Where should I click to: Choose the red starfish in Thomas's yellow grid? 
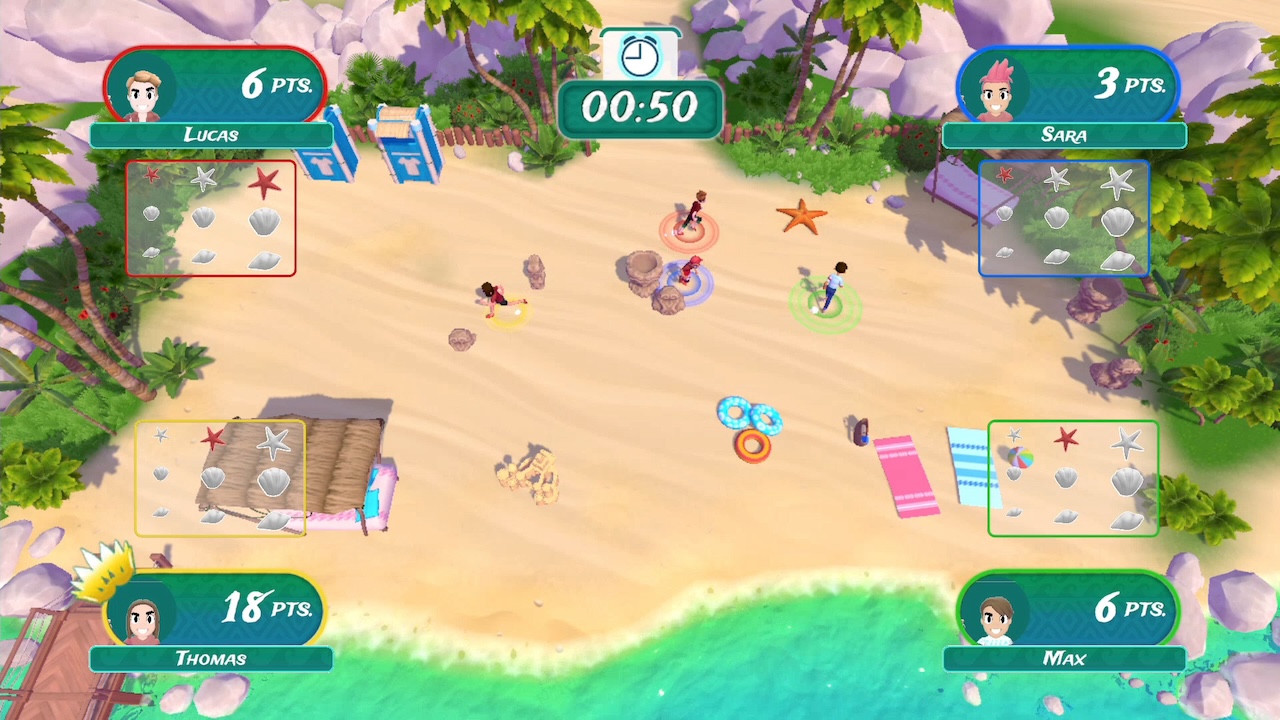[x=213, y=438]
